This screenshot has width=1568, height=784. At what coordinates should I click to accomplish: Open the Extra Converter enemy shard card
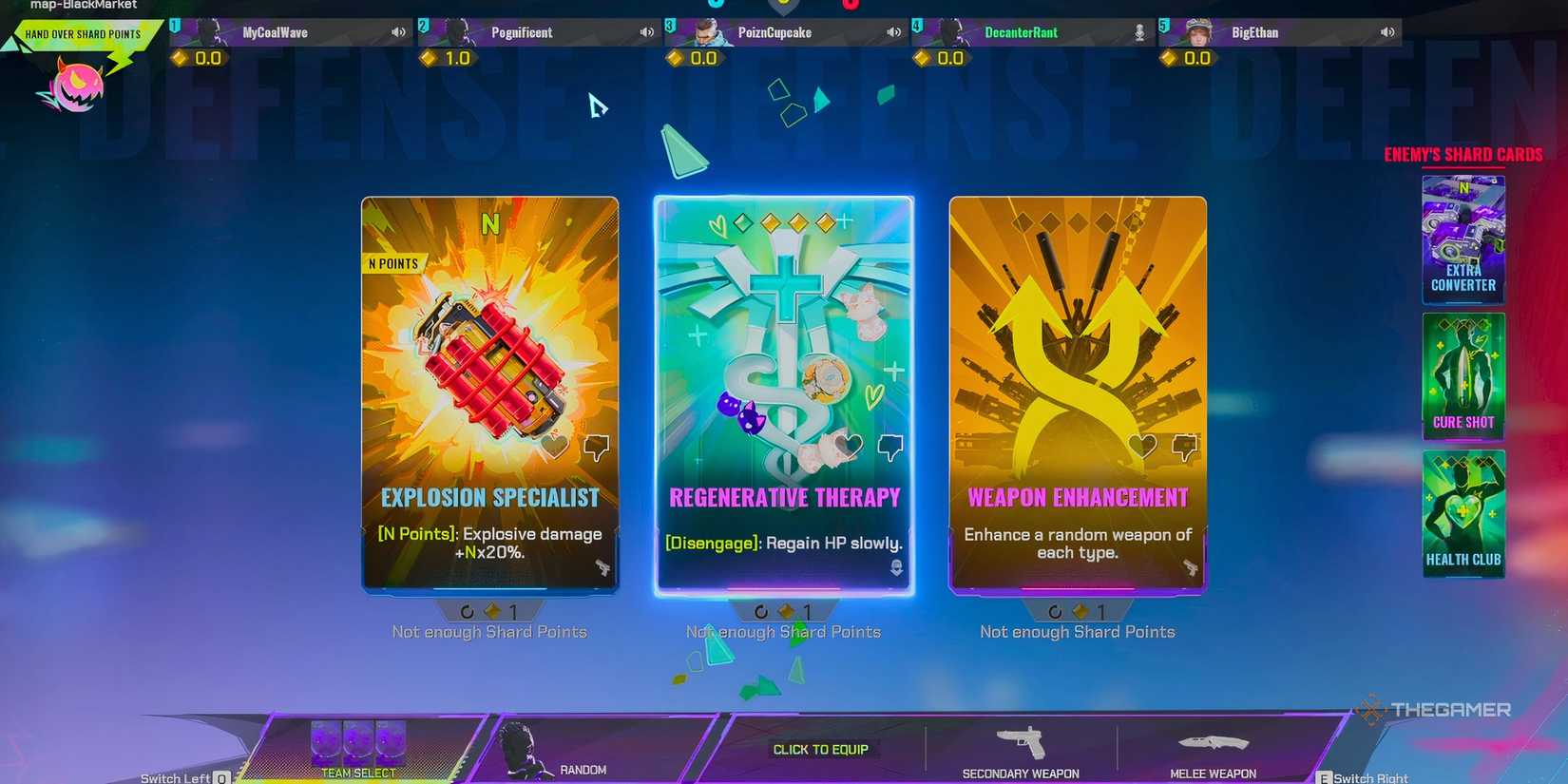pyautogui.click(x=1463, y=239)
